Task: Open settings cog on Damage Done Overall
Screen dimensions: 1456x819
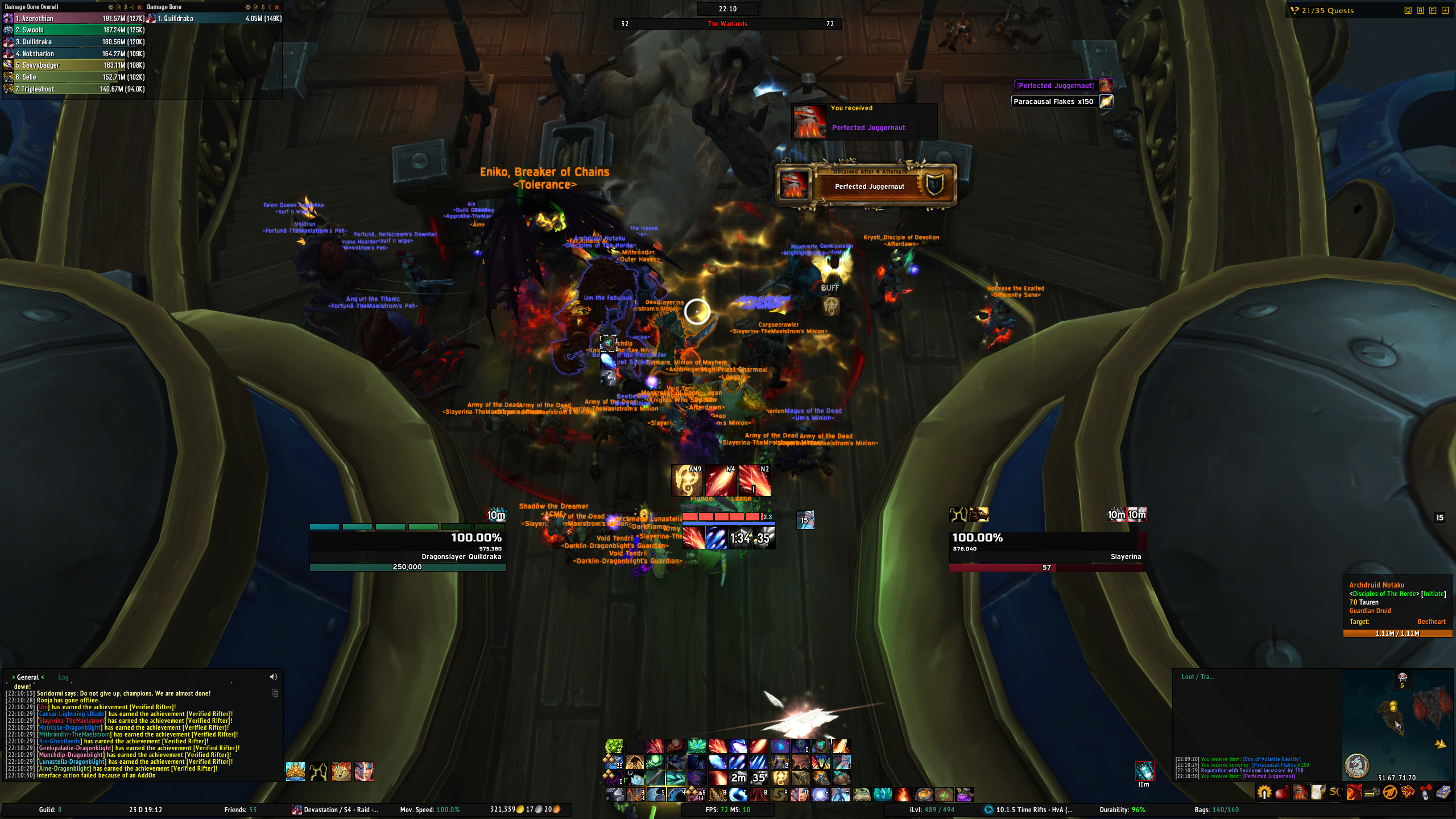Action: [x=110, y=7]
